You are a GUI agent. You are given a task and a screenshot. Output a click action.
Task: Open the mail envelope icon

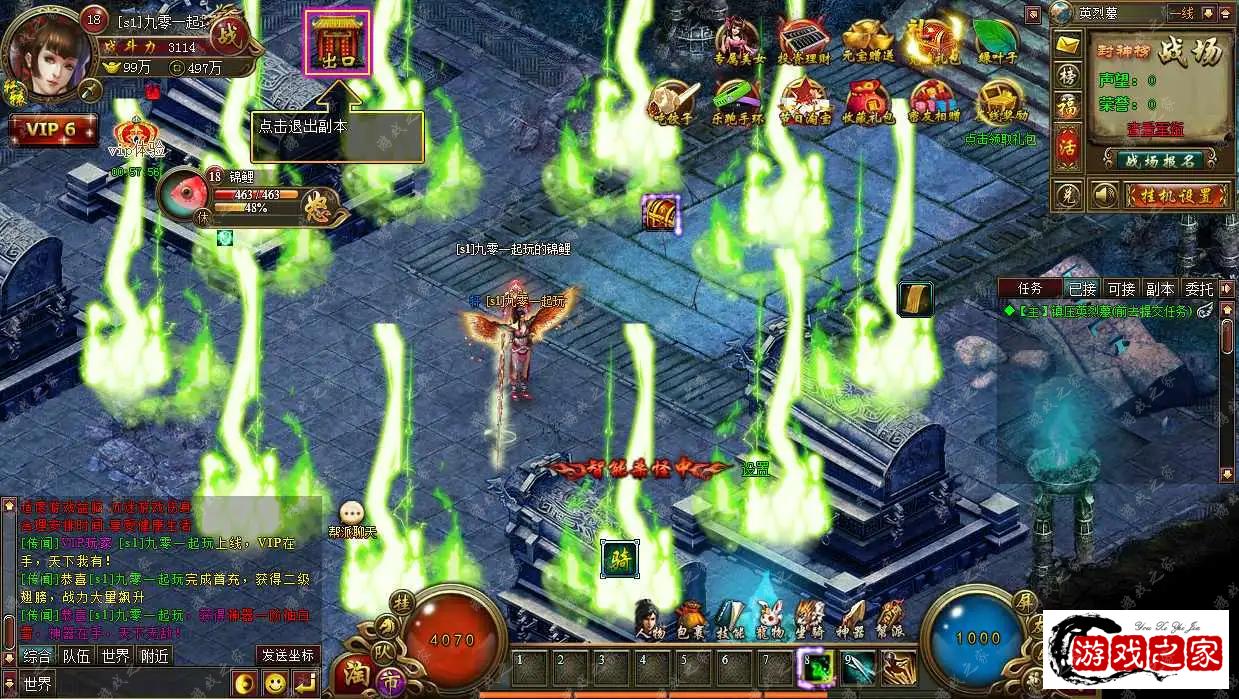[1069, 44]
